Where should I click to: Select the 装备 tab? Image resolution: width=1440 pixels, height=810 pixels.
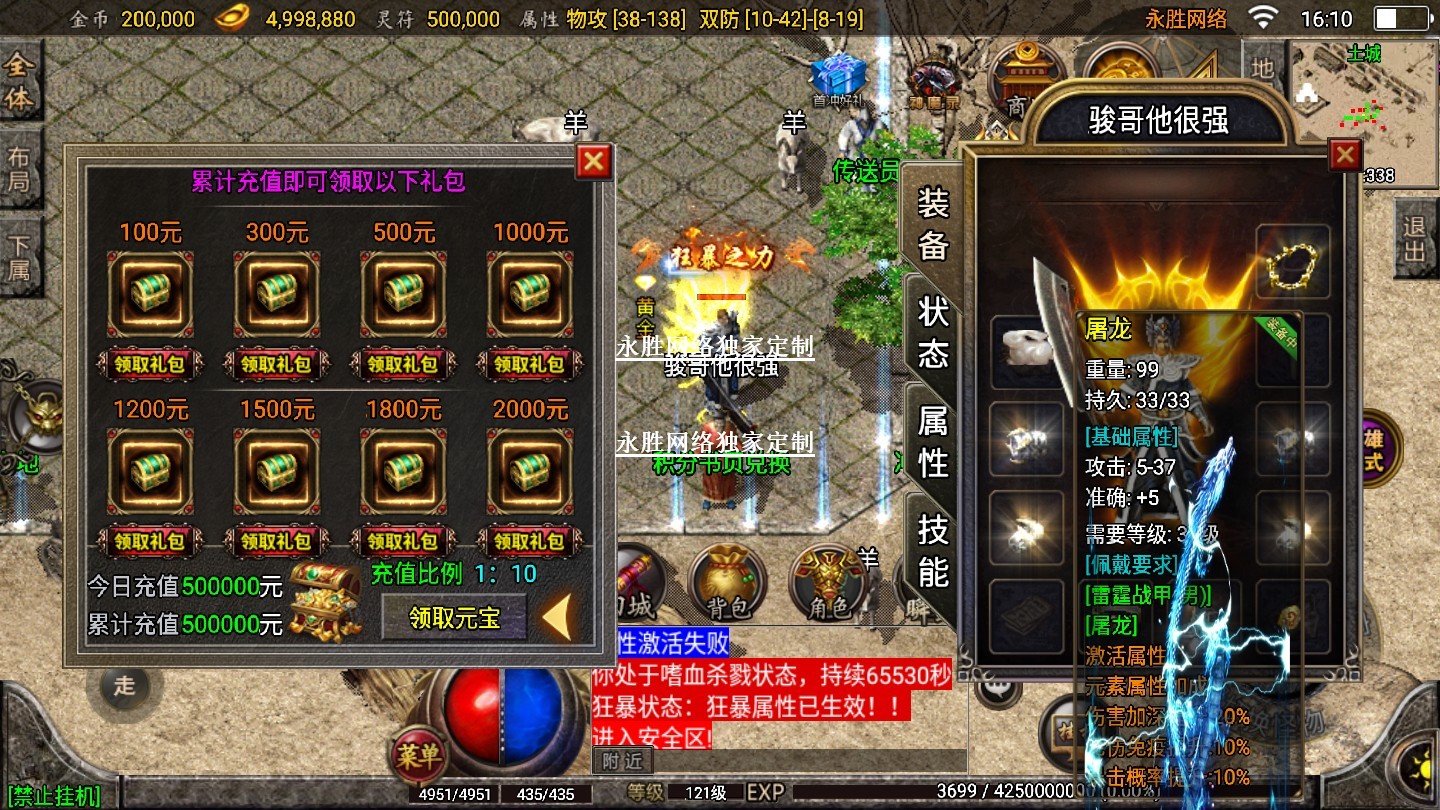click(x=933, y=223)
